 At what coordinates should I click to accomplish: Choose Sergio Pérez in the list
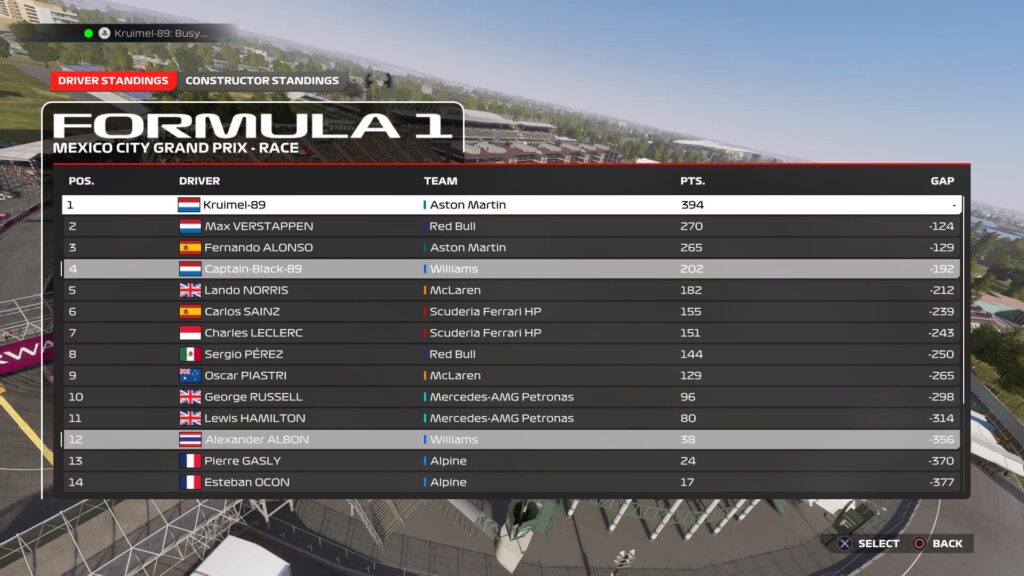click(511, 354)
